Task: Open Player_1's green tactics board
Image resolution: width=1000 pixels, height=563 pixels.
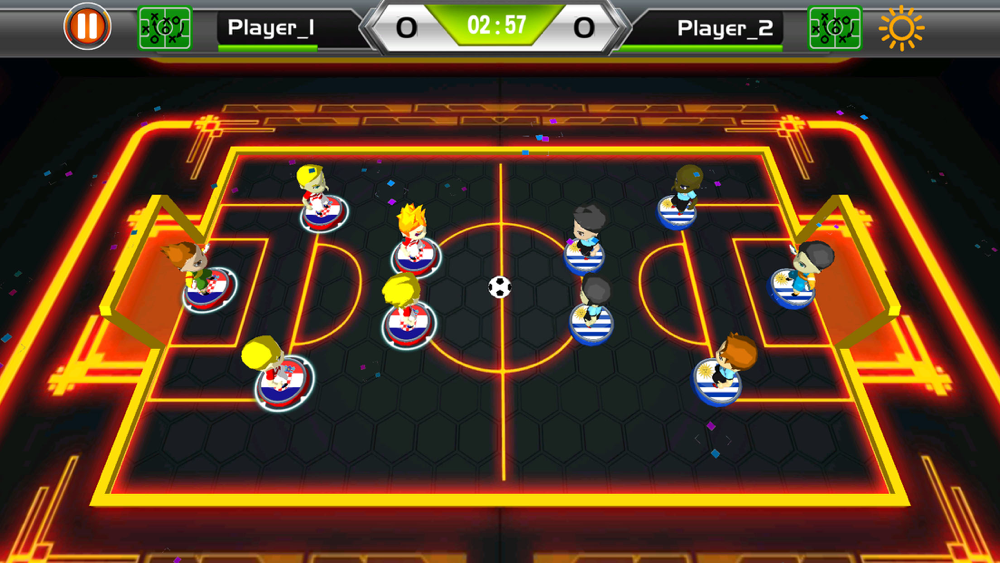Action: coord(165,27)
